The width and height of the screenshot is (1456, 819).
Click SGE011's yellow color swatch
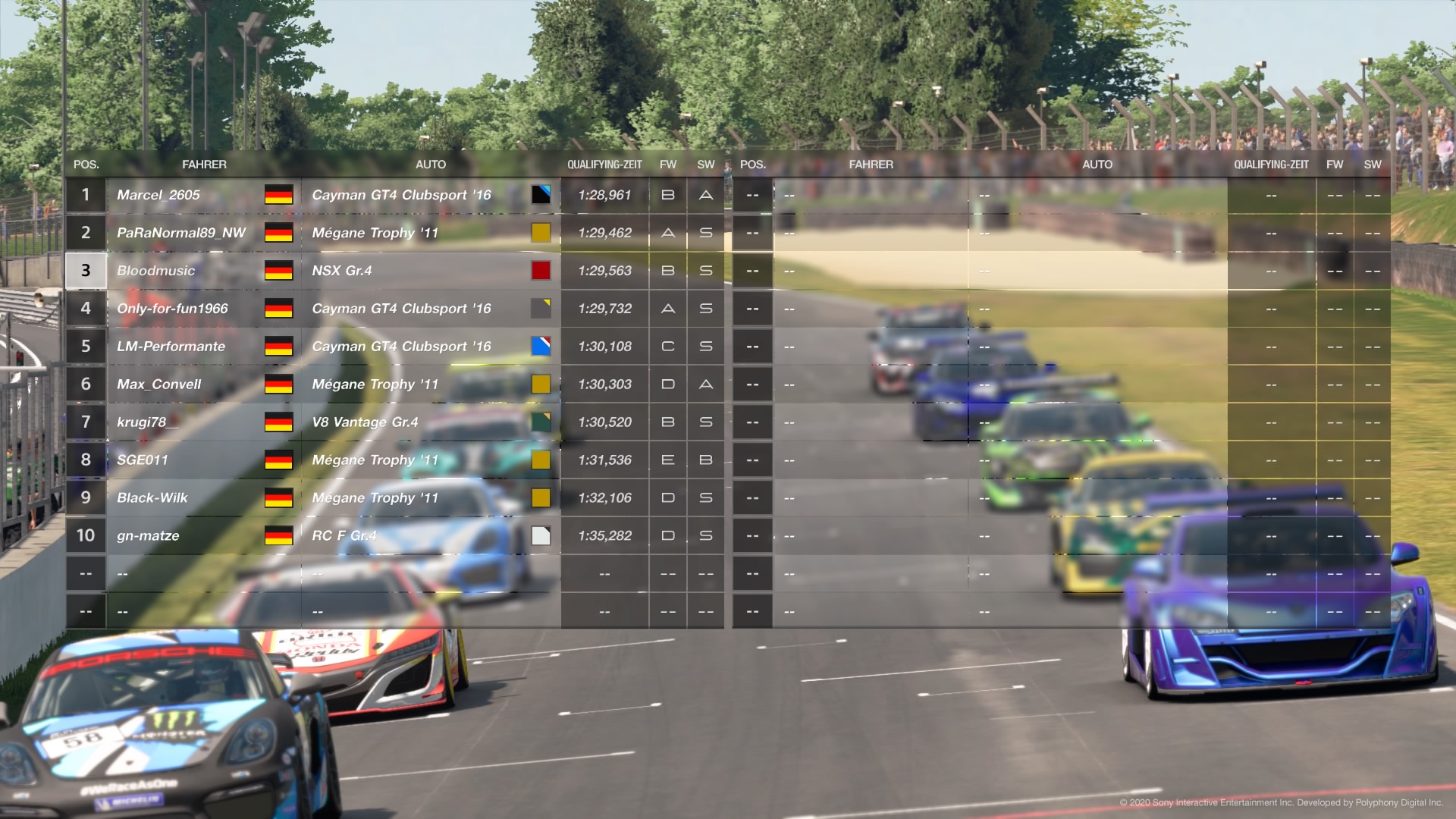click(x=541, y=460)
